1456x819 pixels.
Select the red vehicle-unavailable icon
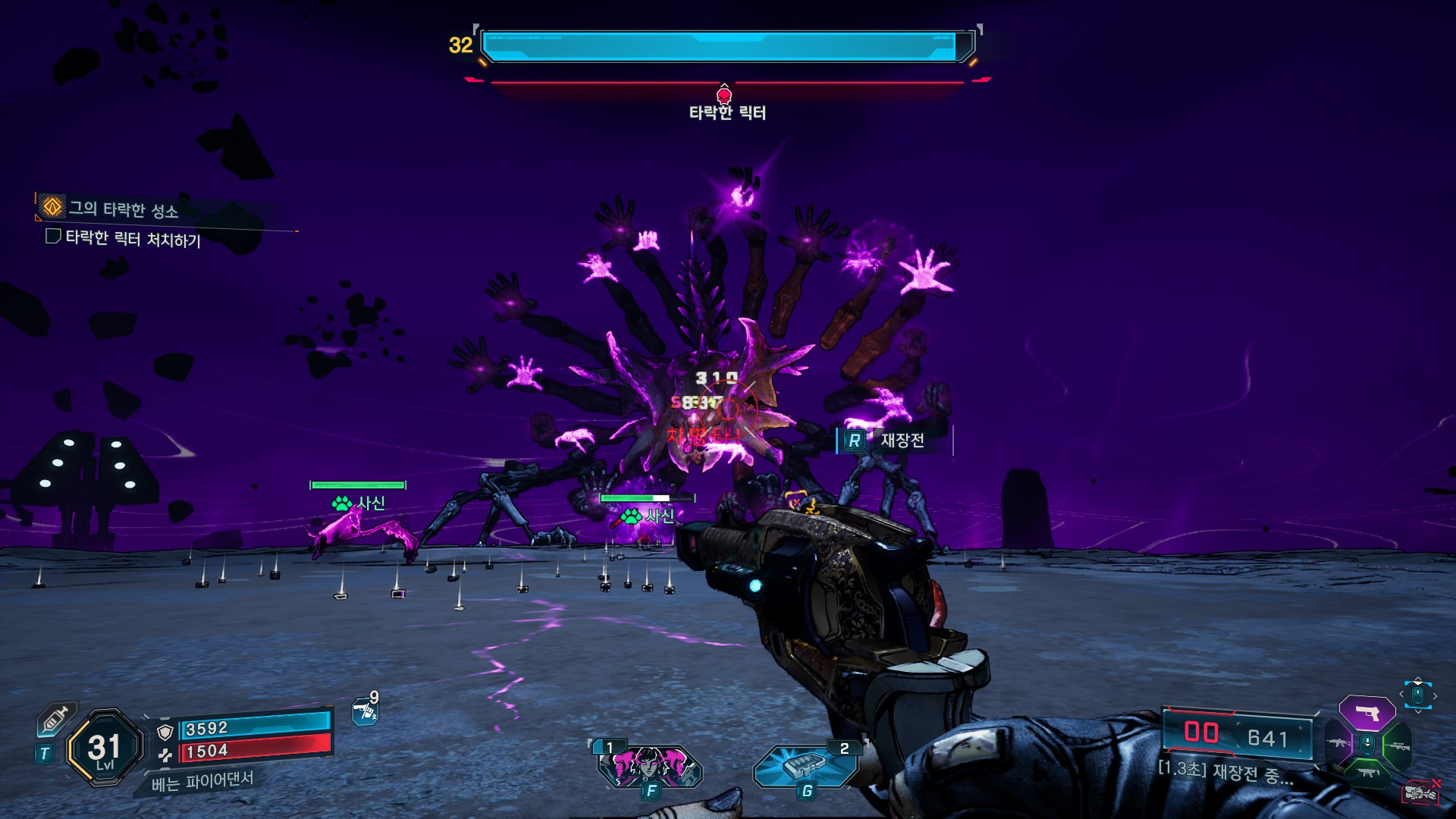(x=1420, y=792)
